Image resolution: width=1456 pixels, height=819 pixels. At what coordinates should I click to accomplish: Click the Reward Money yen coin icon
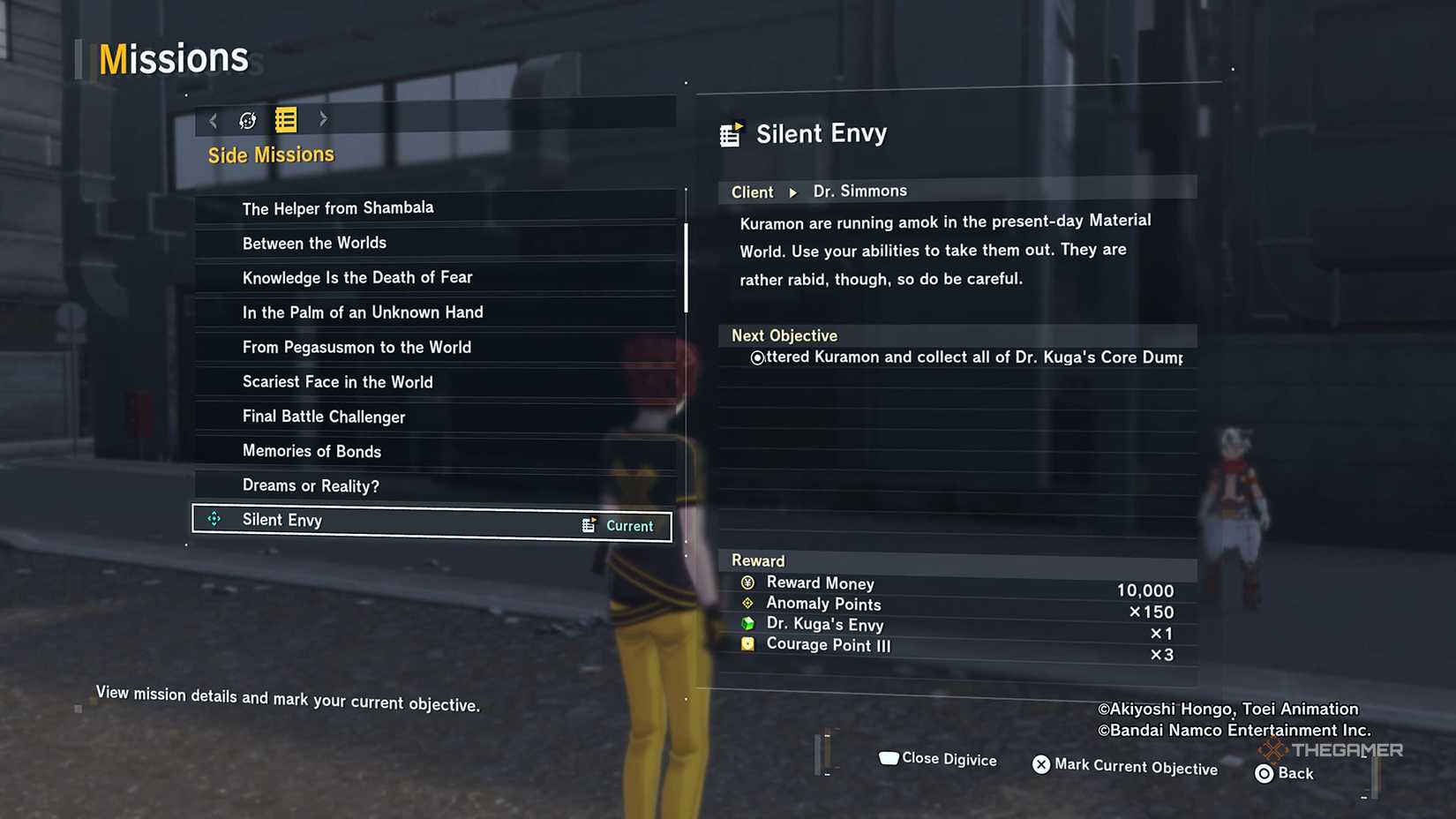(747, 582)
